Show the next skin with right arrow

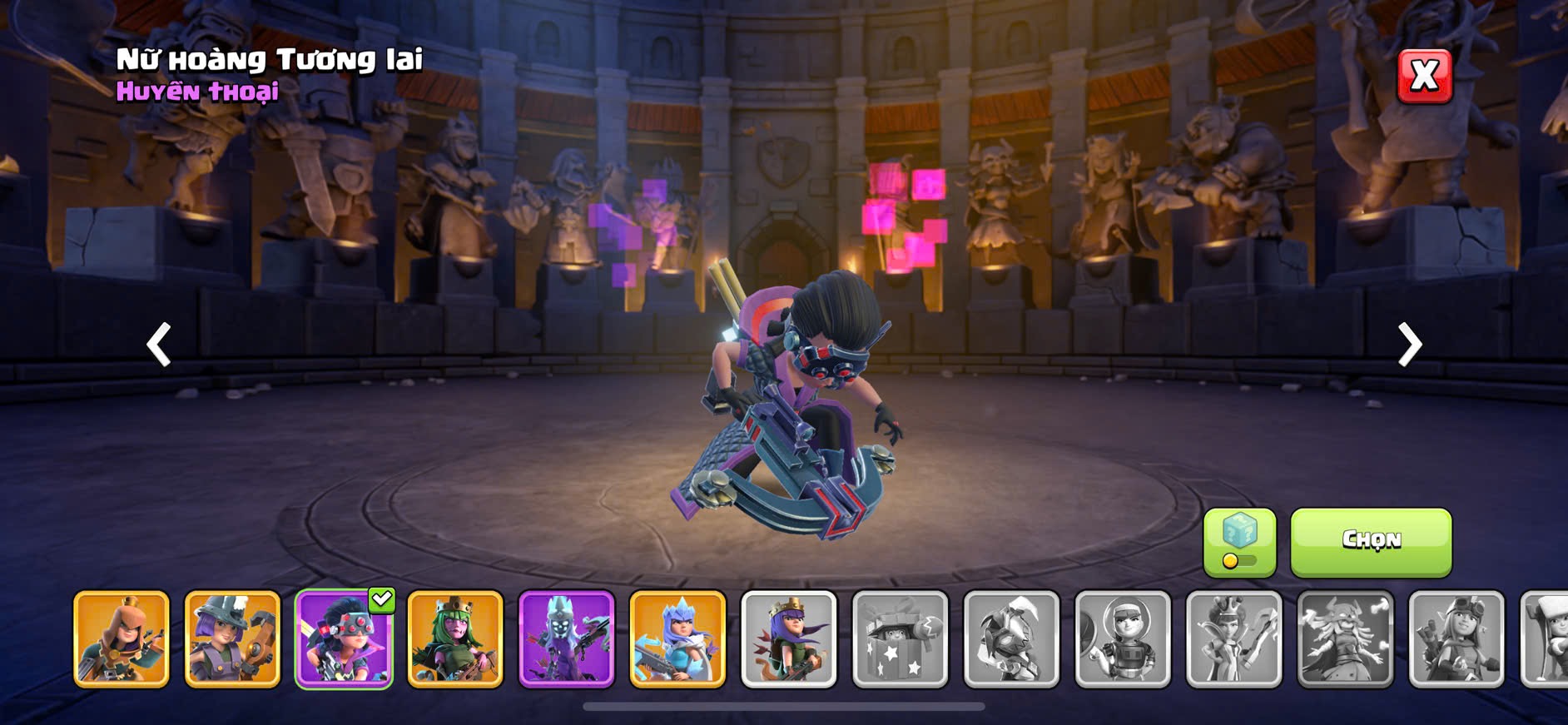(1409, 344)
